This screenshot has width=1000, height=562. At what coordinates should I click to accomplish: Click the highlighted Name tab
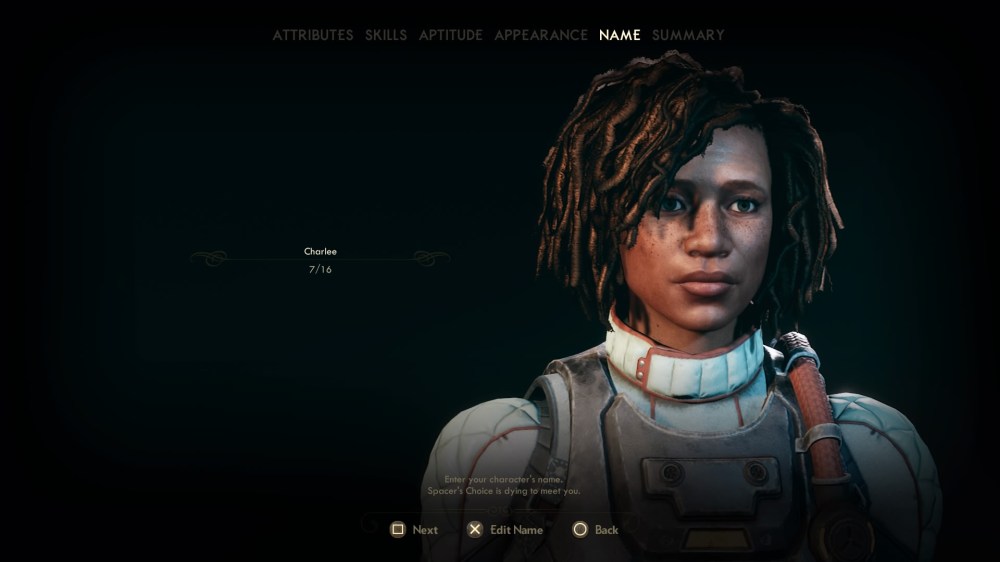620,35
